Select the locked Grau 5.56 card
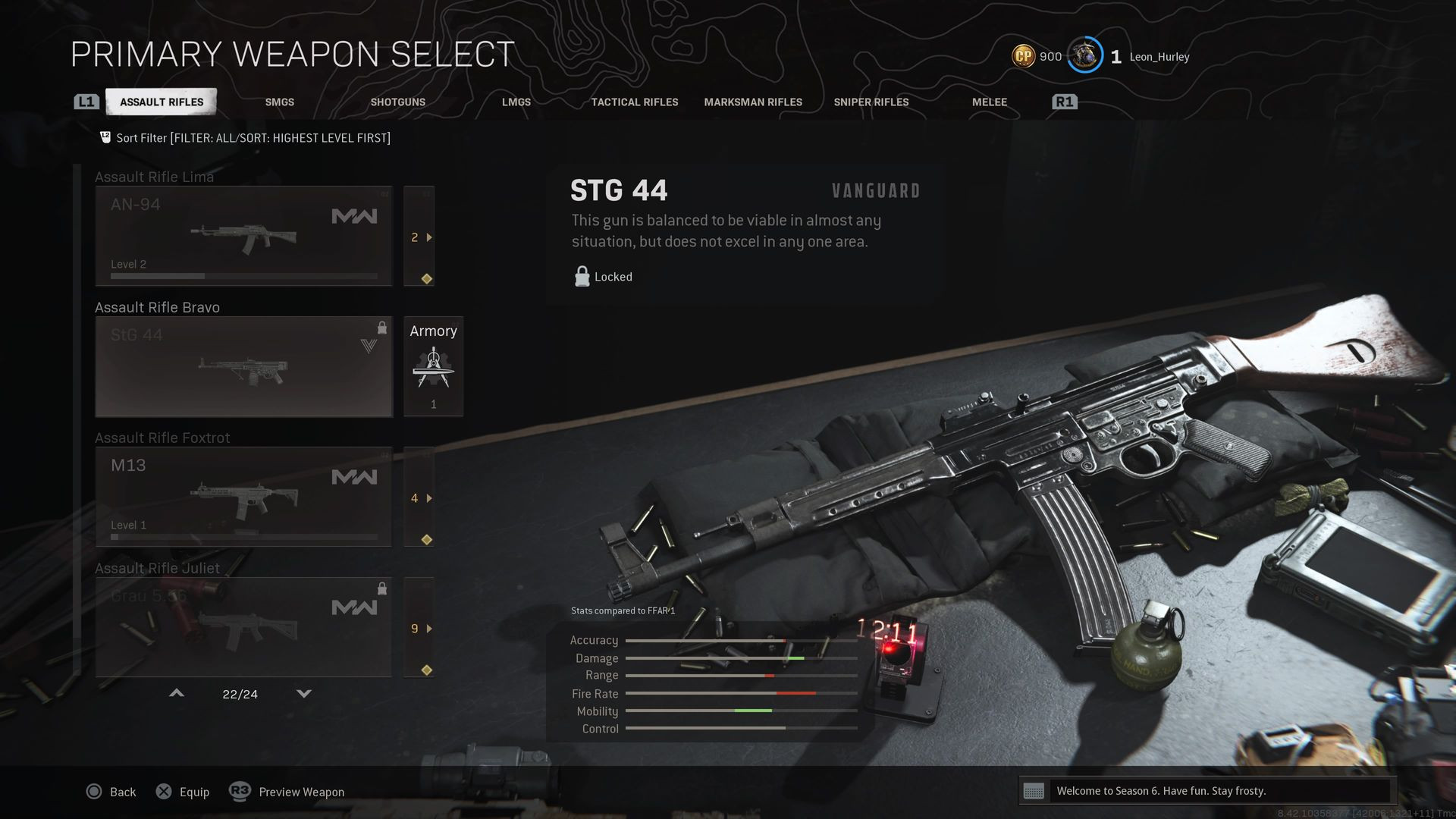Image resolution: width=1456 pixels, height=819 pixels. click(x=243, y=627)
